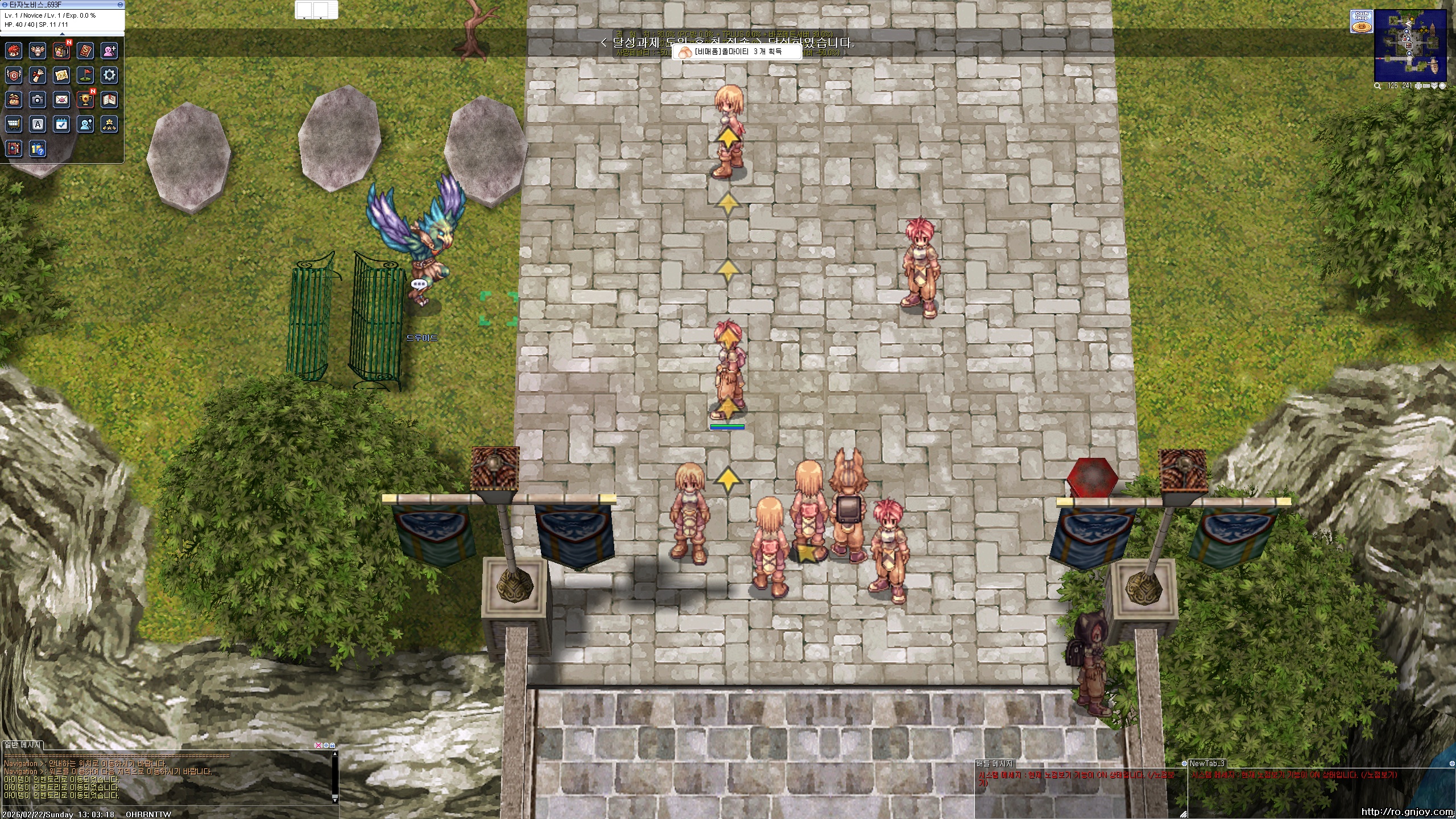This screenshot has height=819, width=1456.
Task: Open the world map parchment icon
Action: [x=61, y=75]
